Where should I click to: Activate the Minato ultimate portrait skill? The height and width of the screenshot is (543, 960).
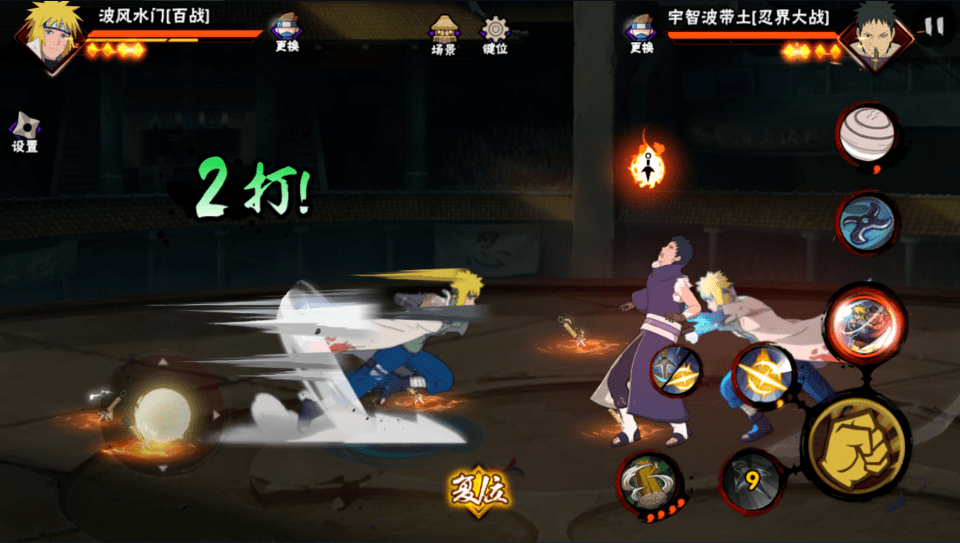[x=866, y=324]
